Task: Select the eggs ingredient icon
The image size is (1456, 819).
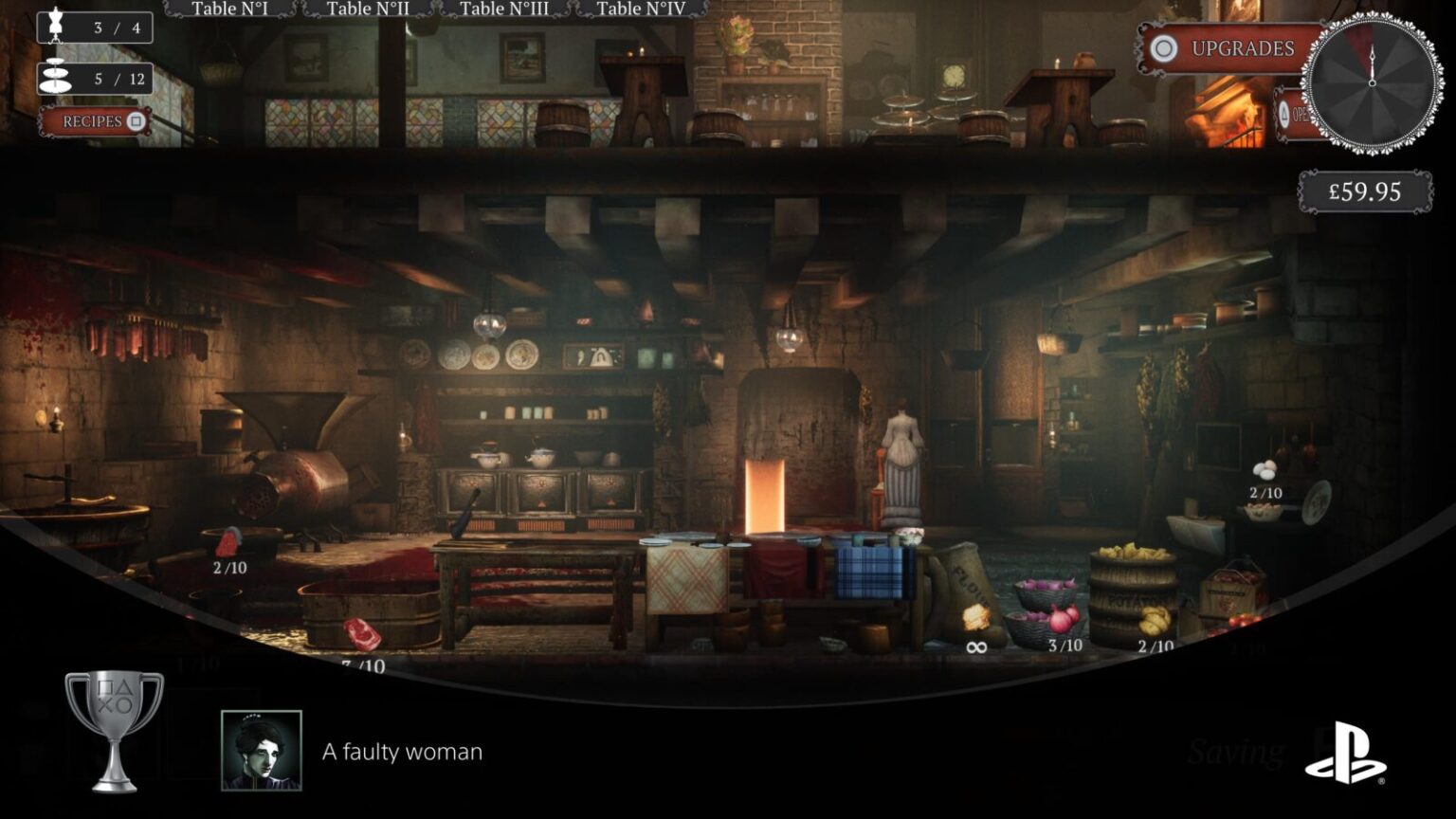Action: 1265,470
